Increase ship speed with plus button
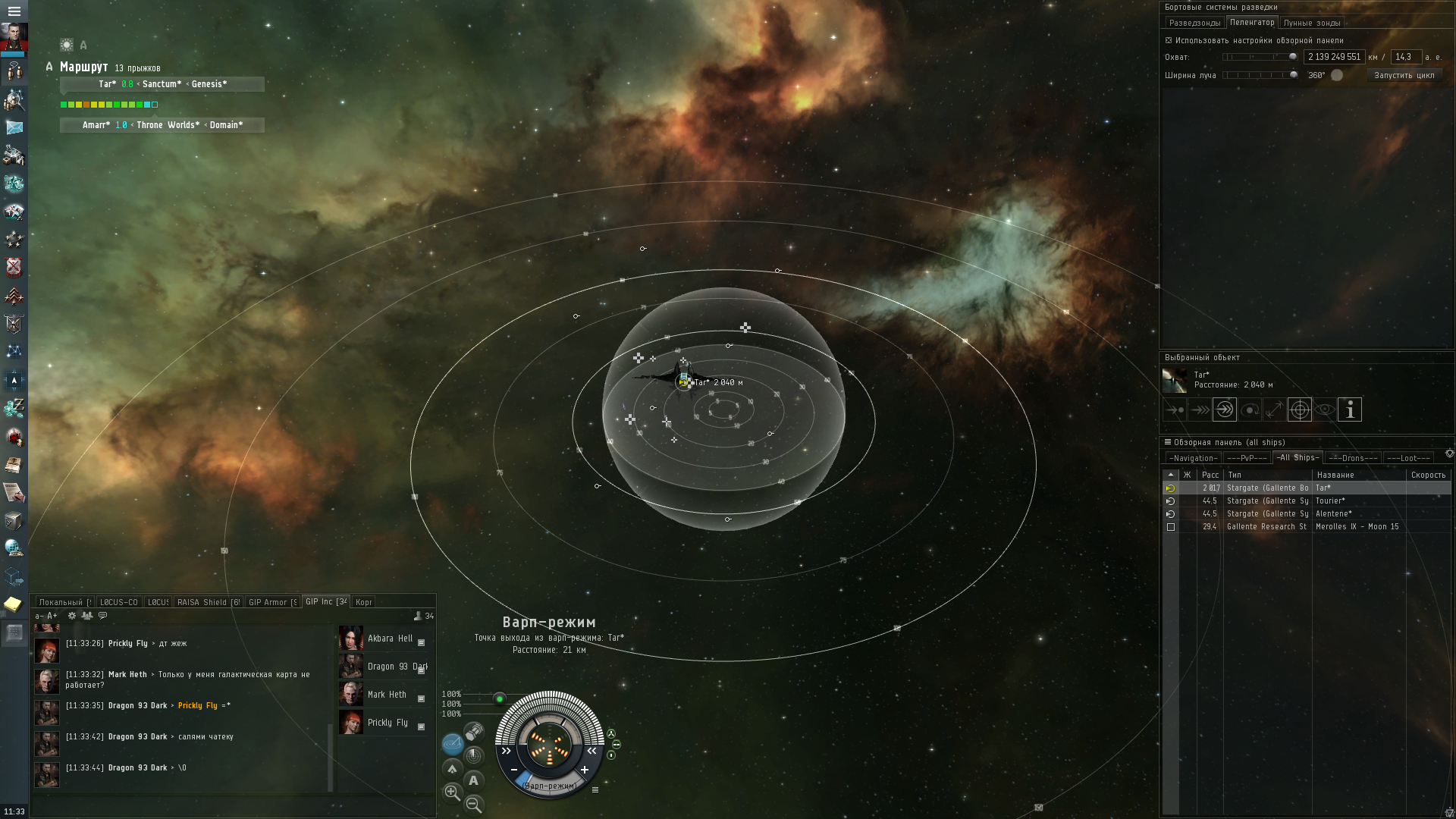Image resolution: width=1456 pixels, height=819 pixels. (585, 770)
